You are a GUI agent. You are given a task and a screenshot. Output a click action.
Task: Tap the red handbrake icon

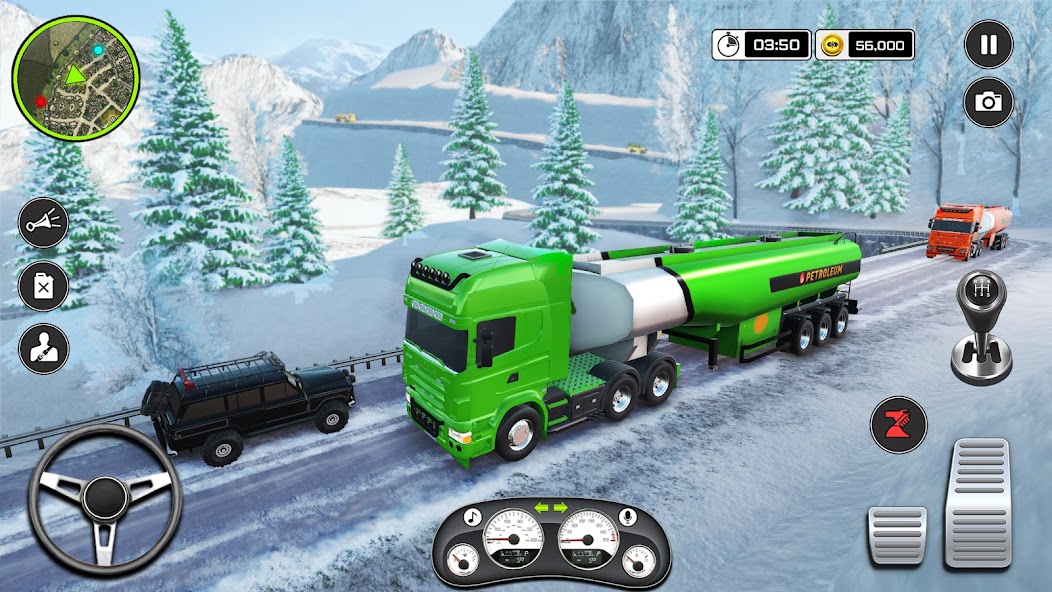click(898, 425)
